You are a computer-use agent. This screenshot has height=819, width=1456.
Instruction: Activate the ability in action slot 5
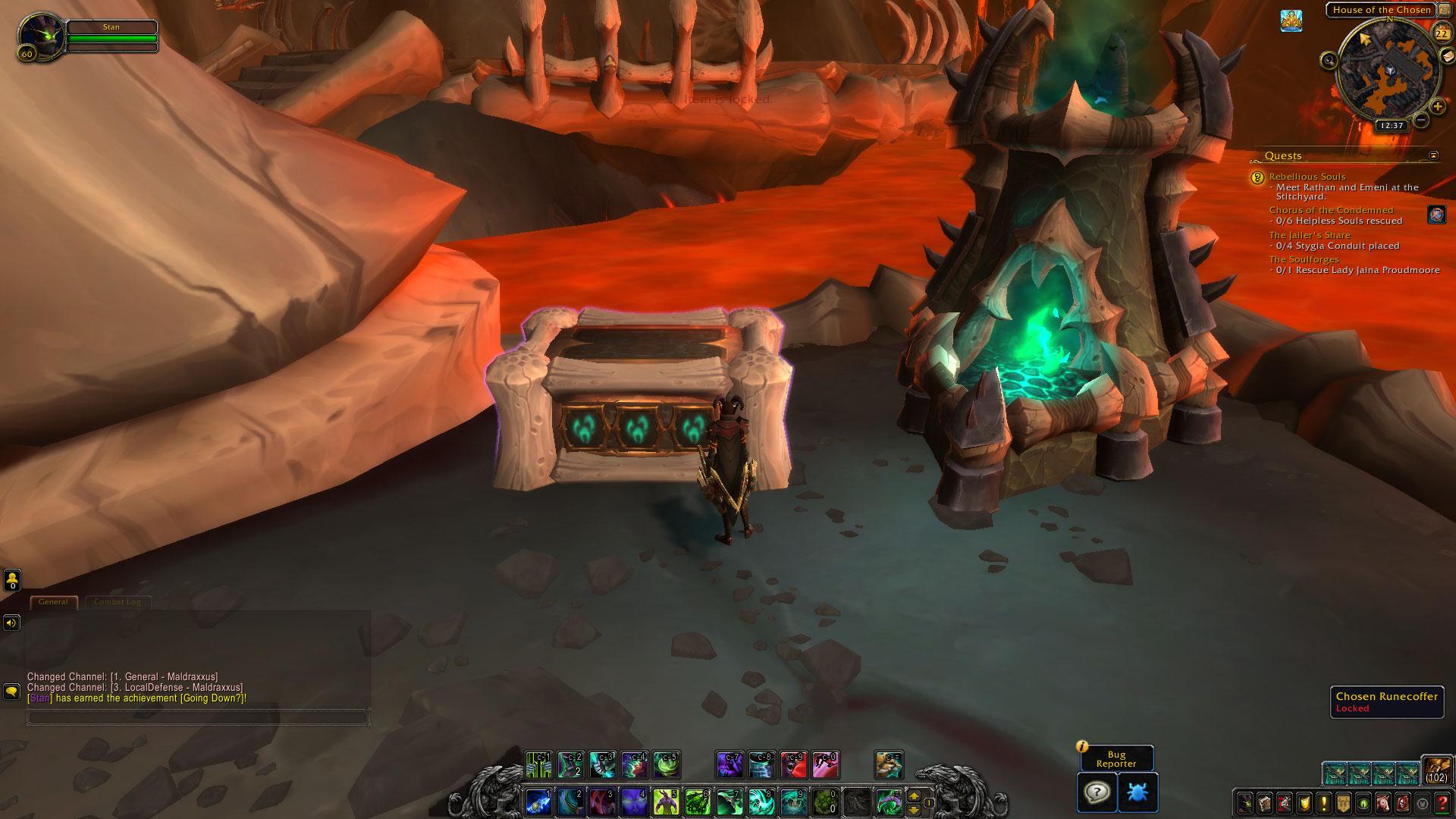point(665,802)
